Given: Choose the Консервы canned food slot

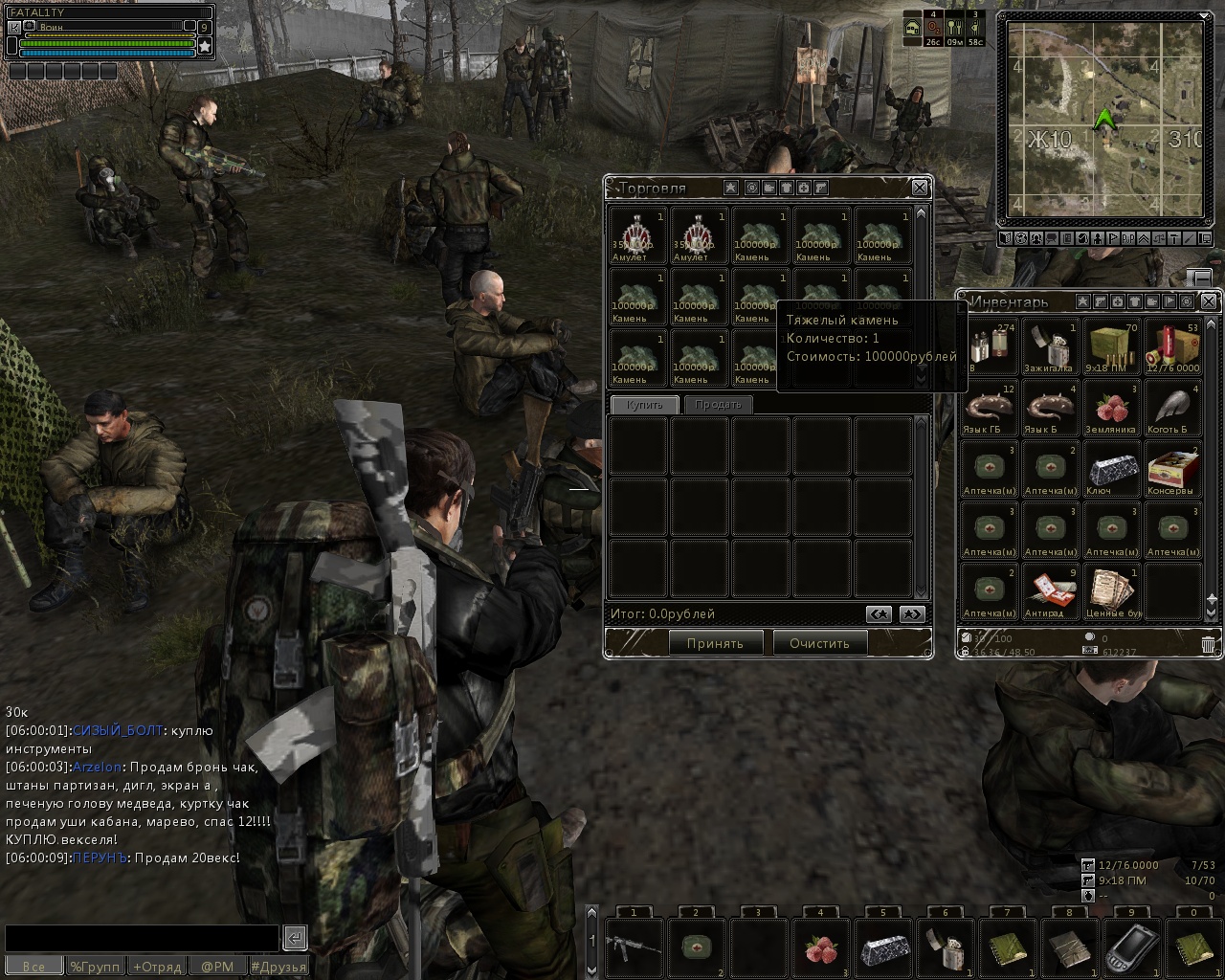Looking at the screenshot, I should tap(1172, 469).
